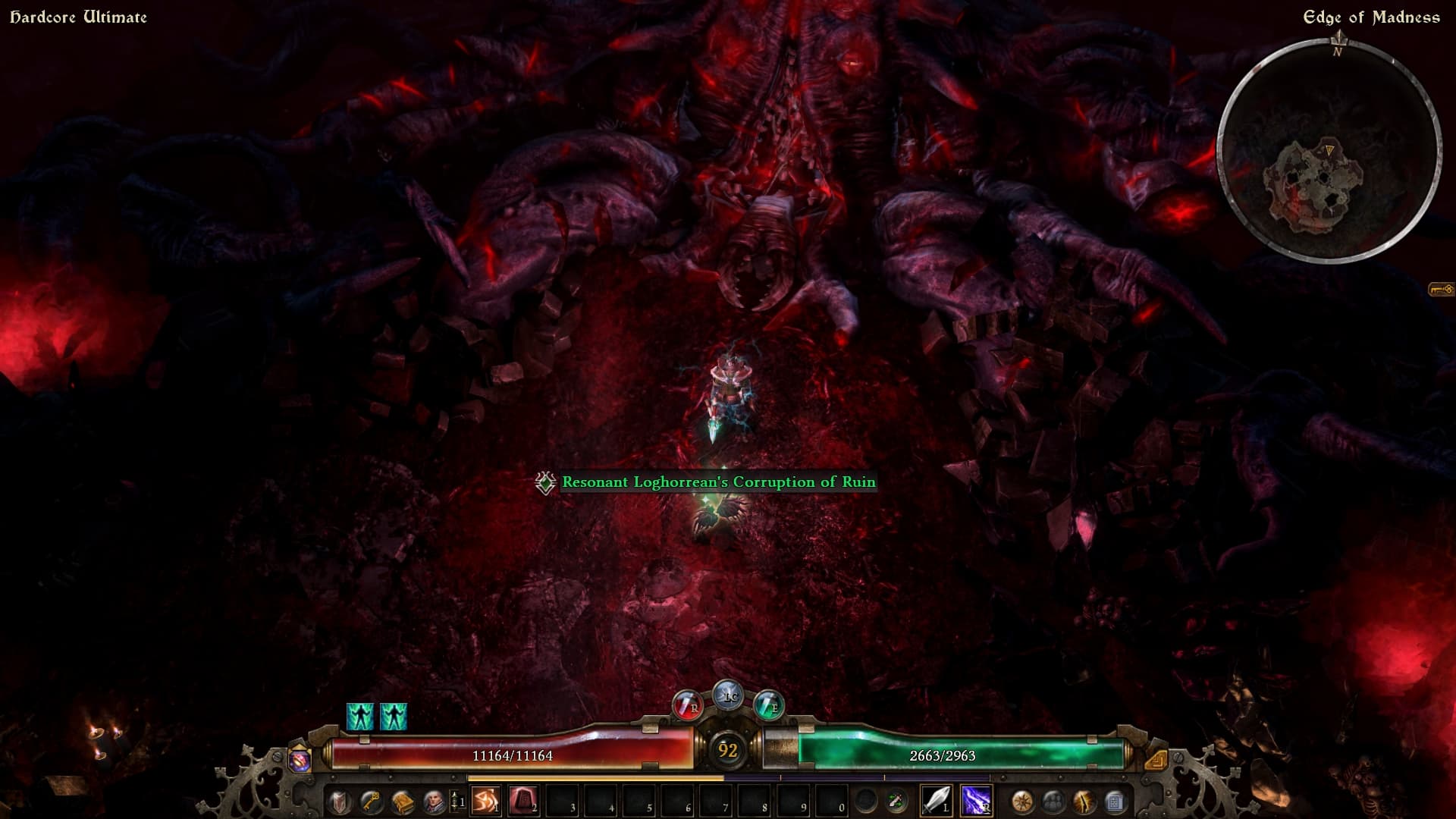Click the blue LC orb button
This screenshot has height=819, width=1456.
click(x=729, y=695)
